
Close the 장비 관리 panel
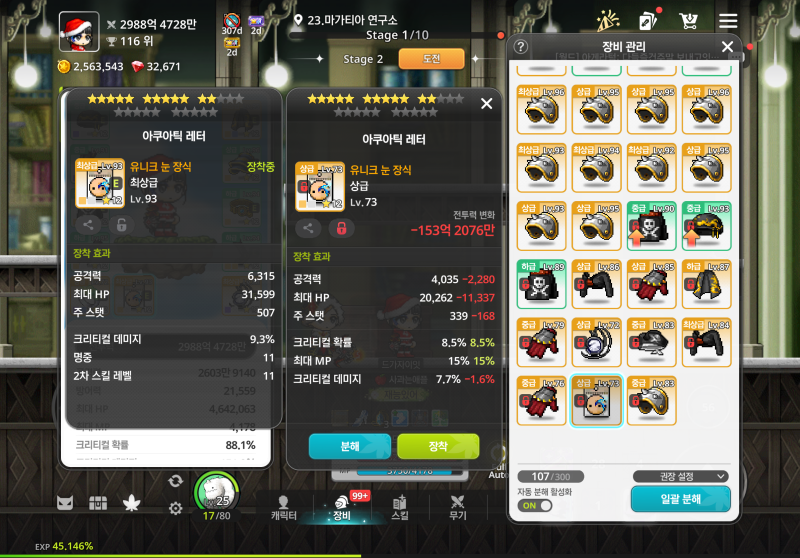pos(727,46)
